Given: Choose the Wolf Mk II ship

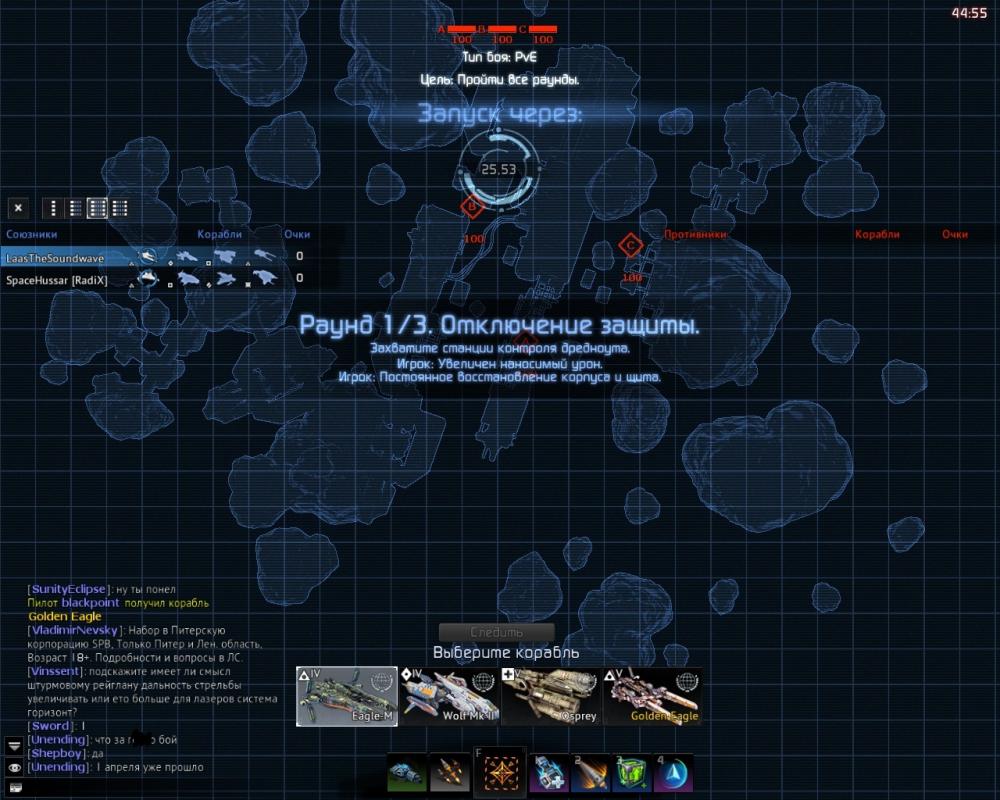Looking at the screenshot, I should [447, 696].
